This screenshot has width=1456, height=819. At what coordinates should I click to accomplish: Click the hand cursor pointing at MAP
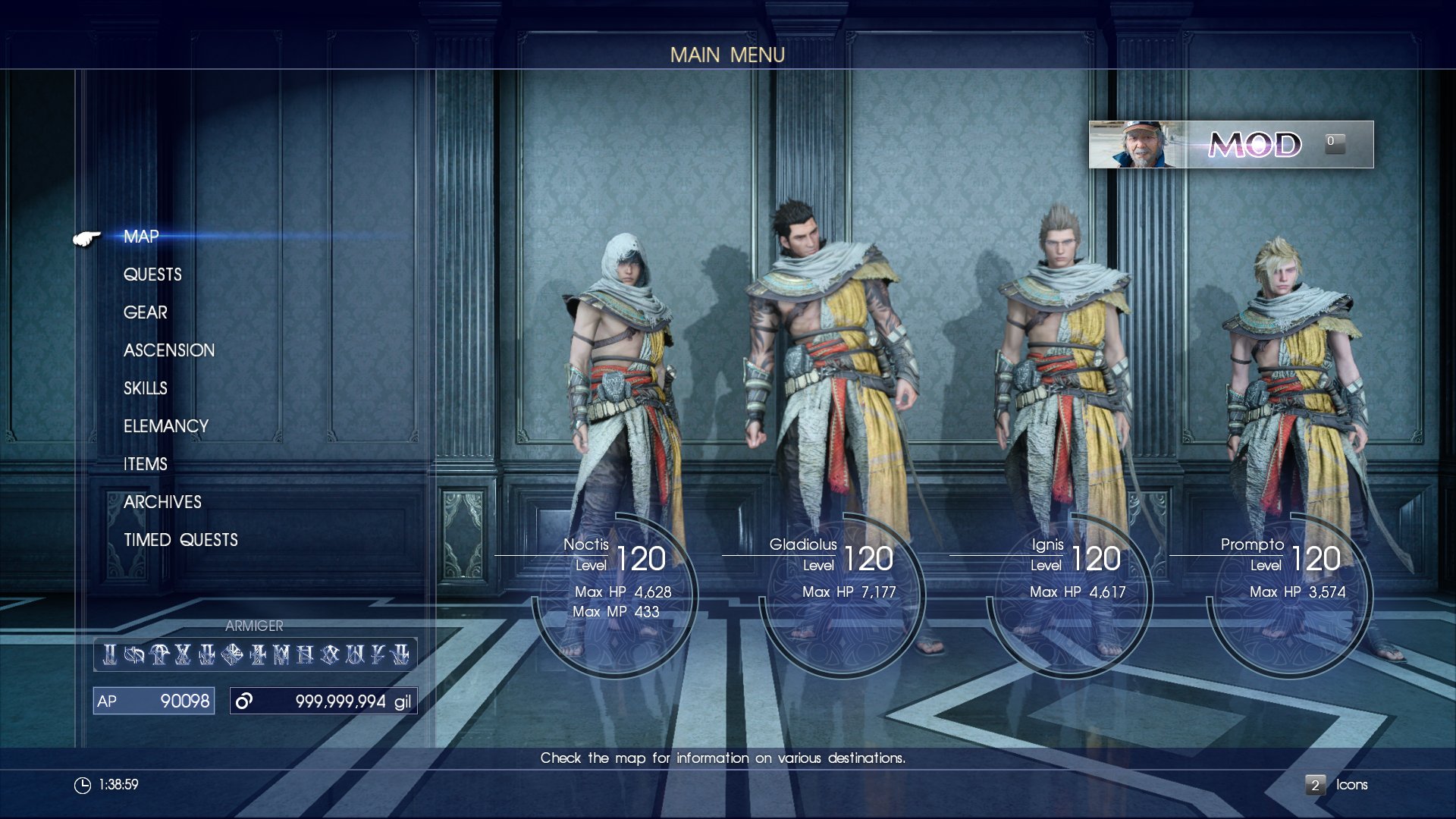[86, 237]
